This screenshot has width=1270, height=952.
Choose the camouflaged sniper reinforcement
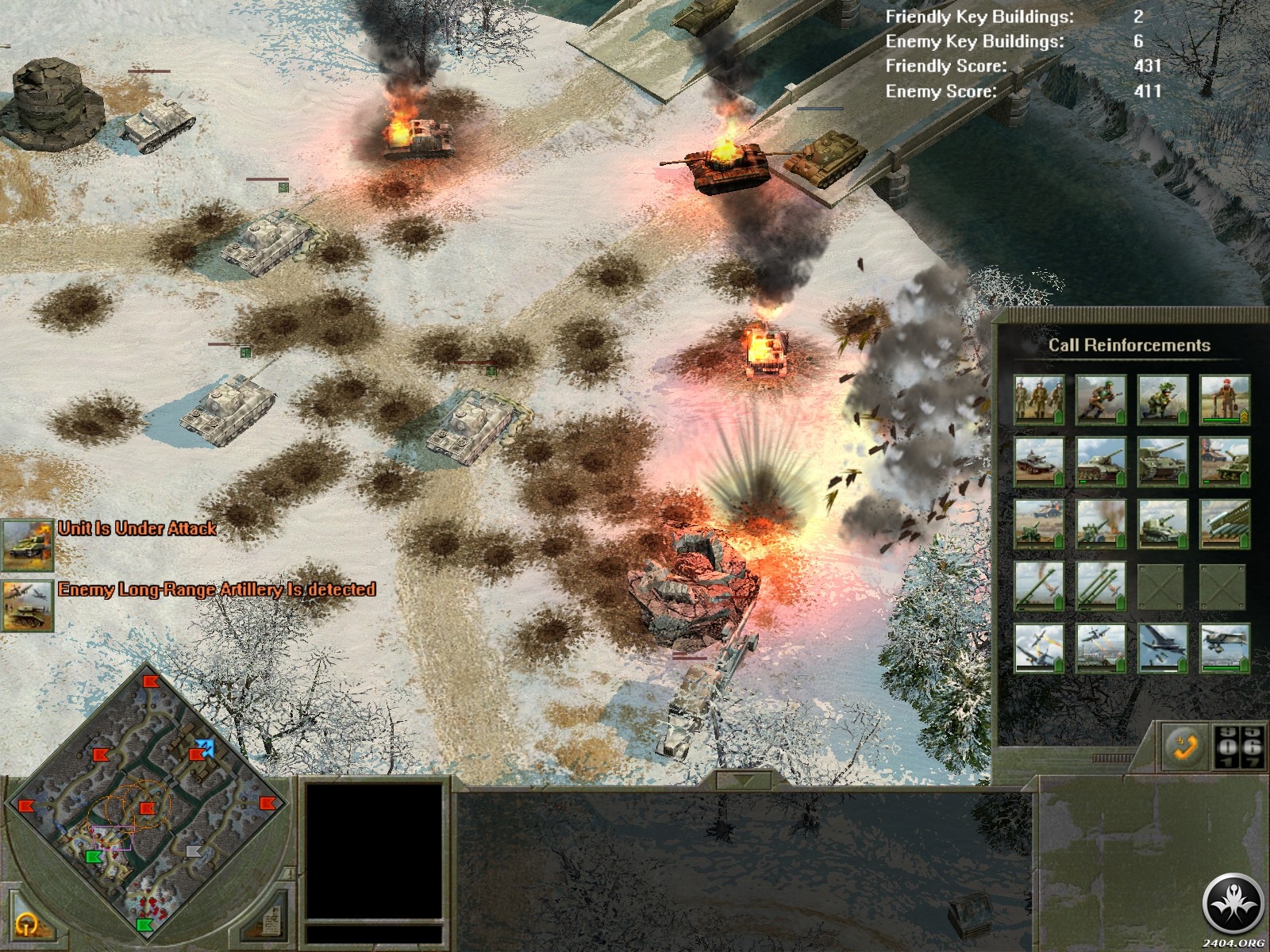click(x=1163, y=400)
